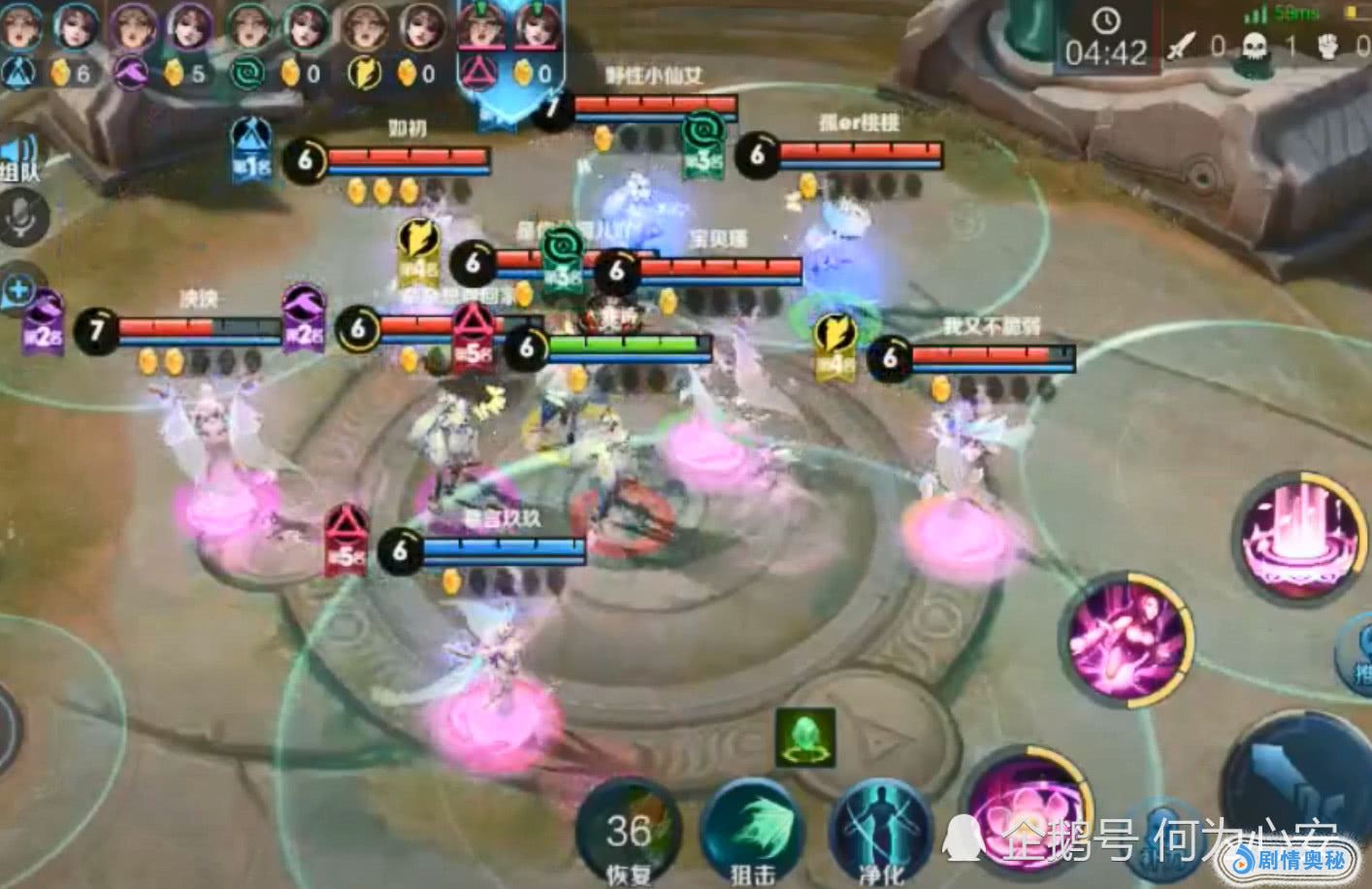Screen dimensions: 1372x889
Task: Select the yellow lightning team portraits
Action: pos(393,44)
